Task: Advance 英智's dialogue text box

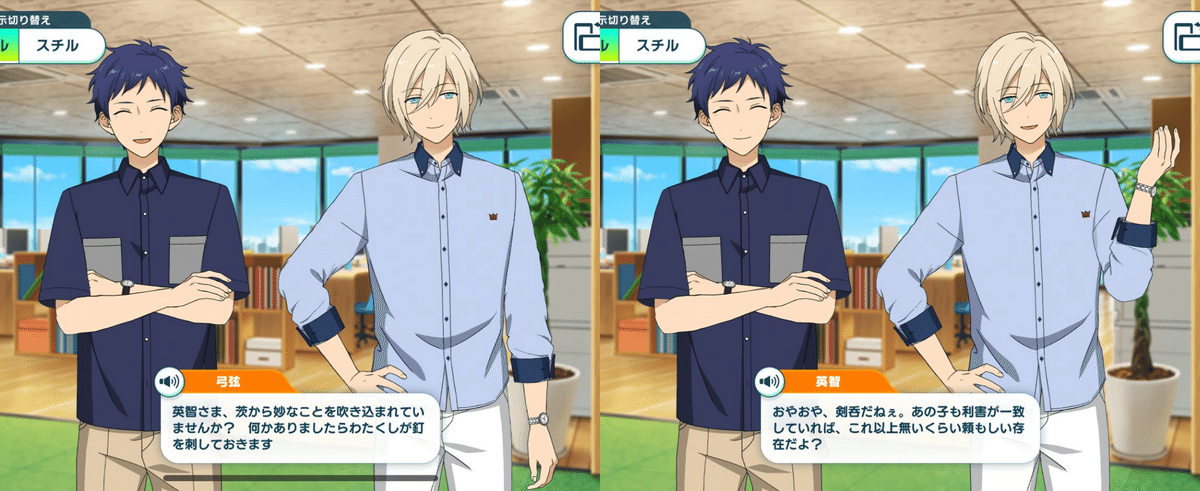Action: point(898,428)
